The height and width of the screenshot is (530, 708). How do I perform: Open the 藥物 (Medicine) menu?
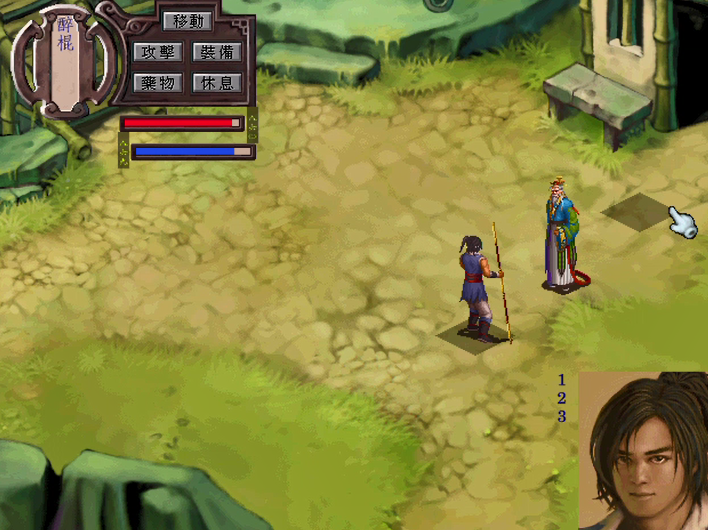pyautogui.click(x=157, y=82)
